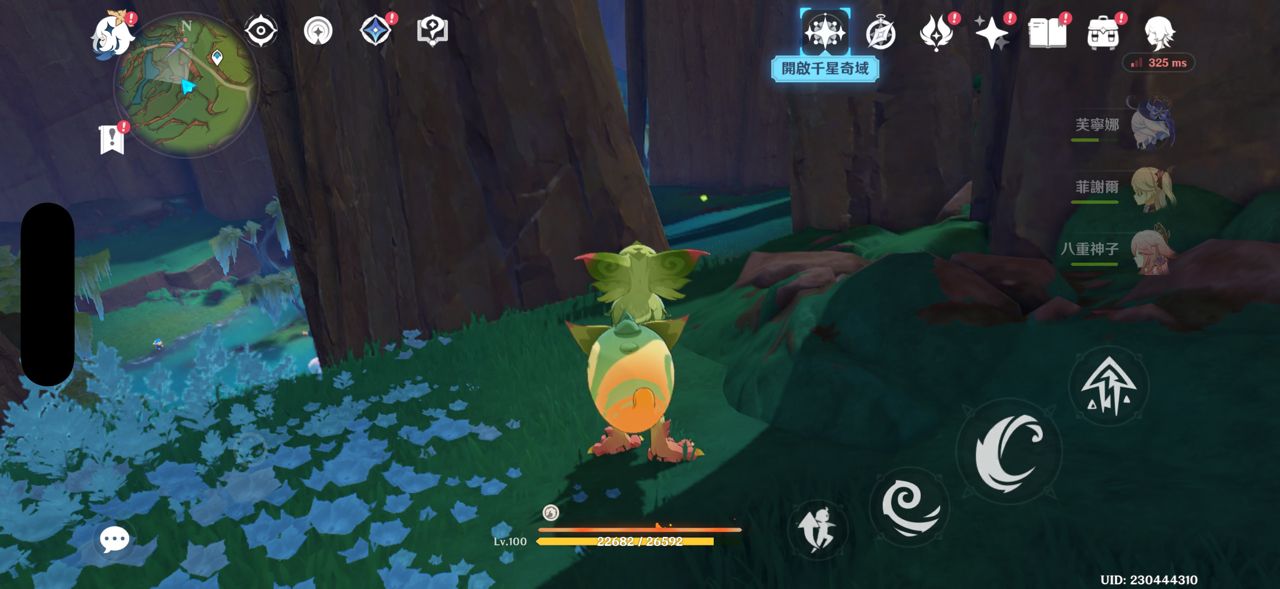Open the flame-shaped icon beside the compass
The image size is (1280, 589).
pyautogui.click(x=935, y=33)
